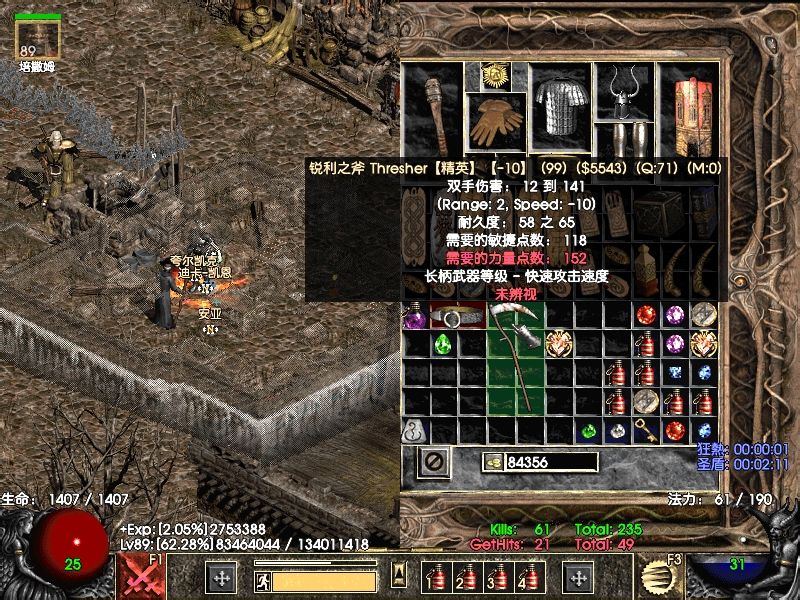
Task: Pick up the golden key
Action: [647, 431]
